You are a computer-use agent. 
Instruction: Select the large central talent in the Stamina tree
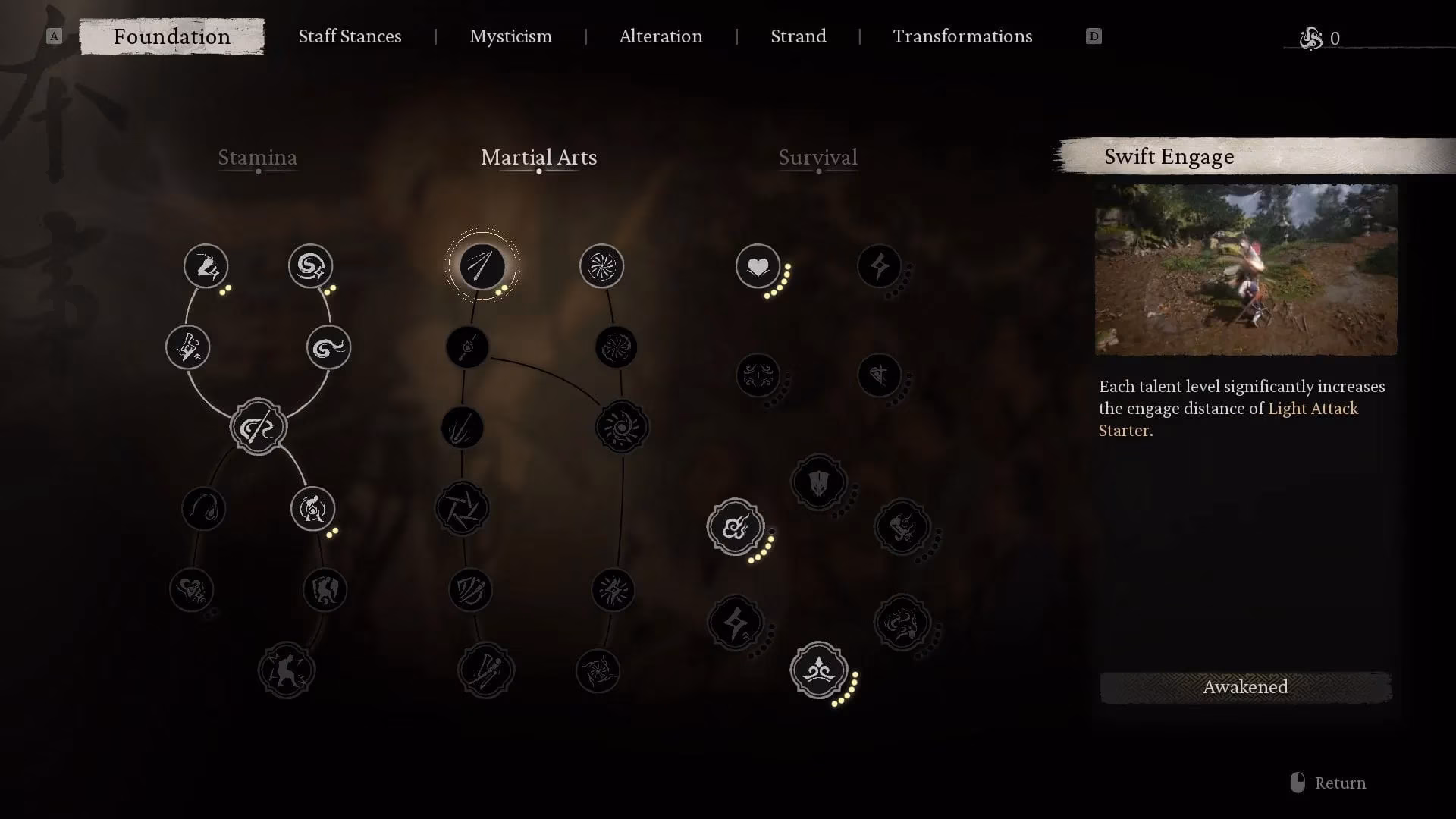click(258, 426)
